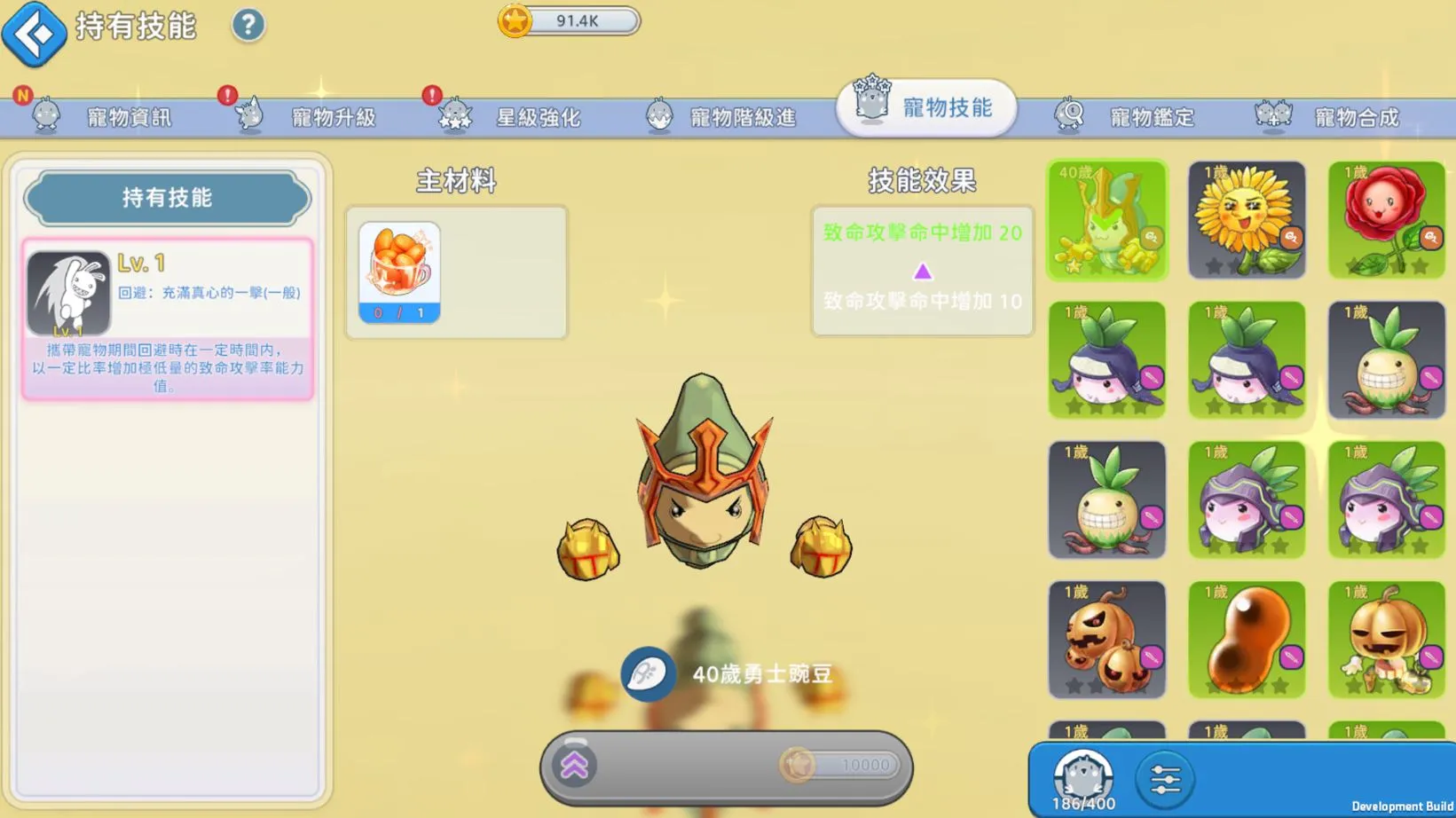Select the 星級強化 tab
The width and height of the screenshot is (1456, 818).
[541, 115]
